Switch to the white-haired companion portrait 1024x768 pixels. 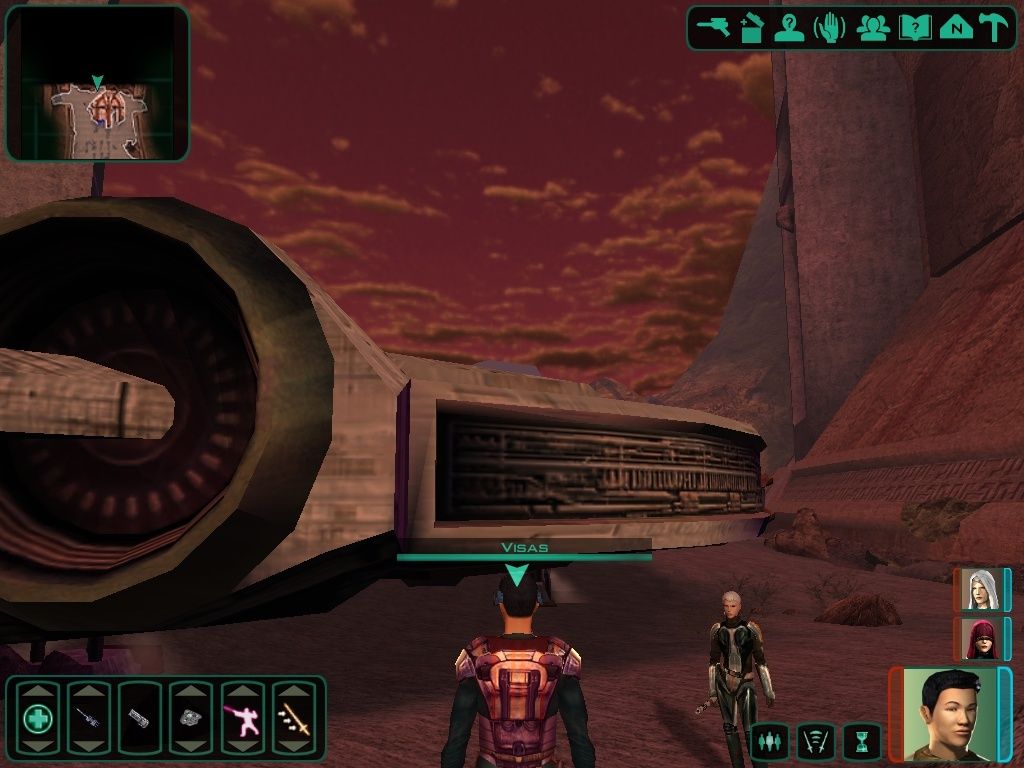pyautogui.click(x=980, y=589)
